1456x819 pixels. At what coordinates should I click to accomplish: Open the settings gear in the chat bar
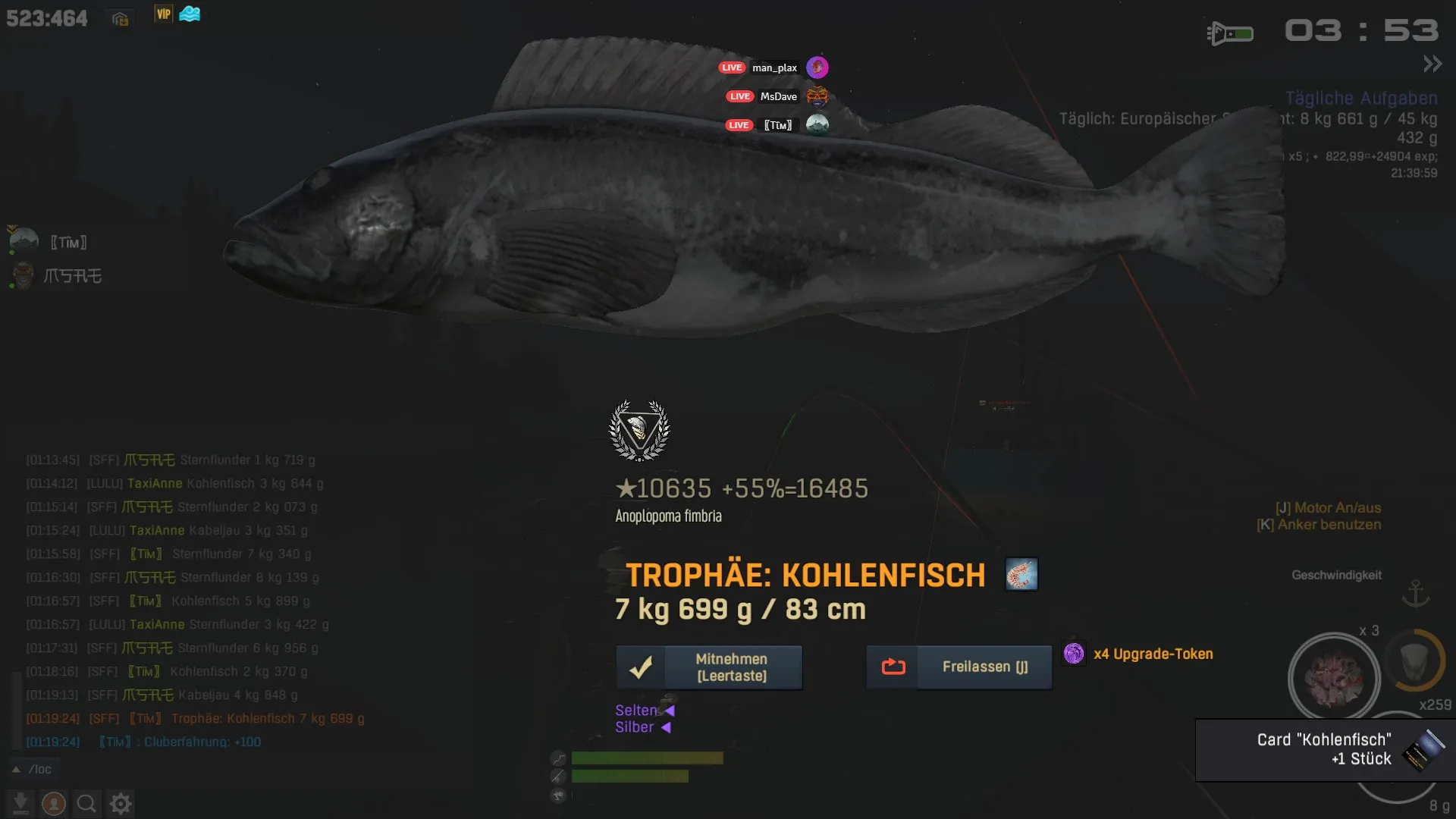121,803
